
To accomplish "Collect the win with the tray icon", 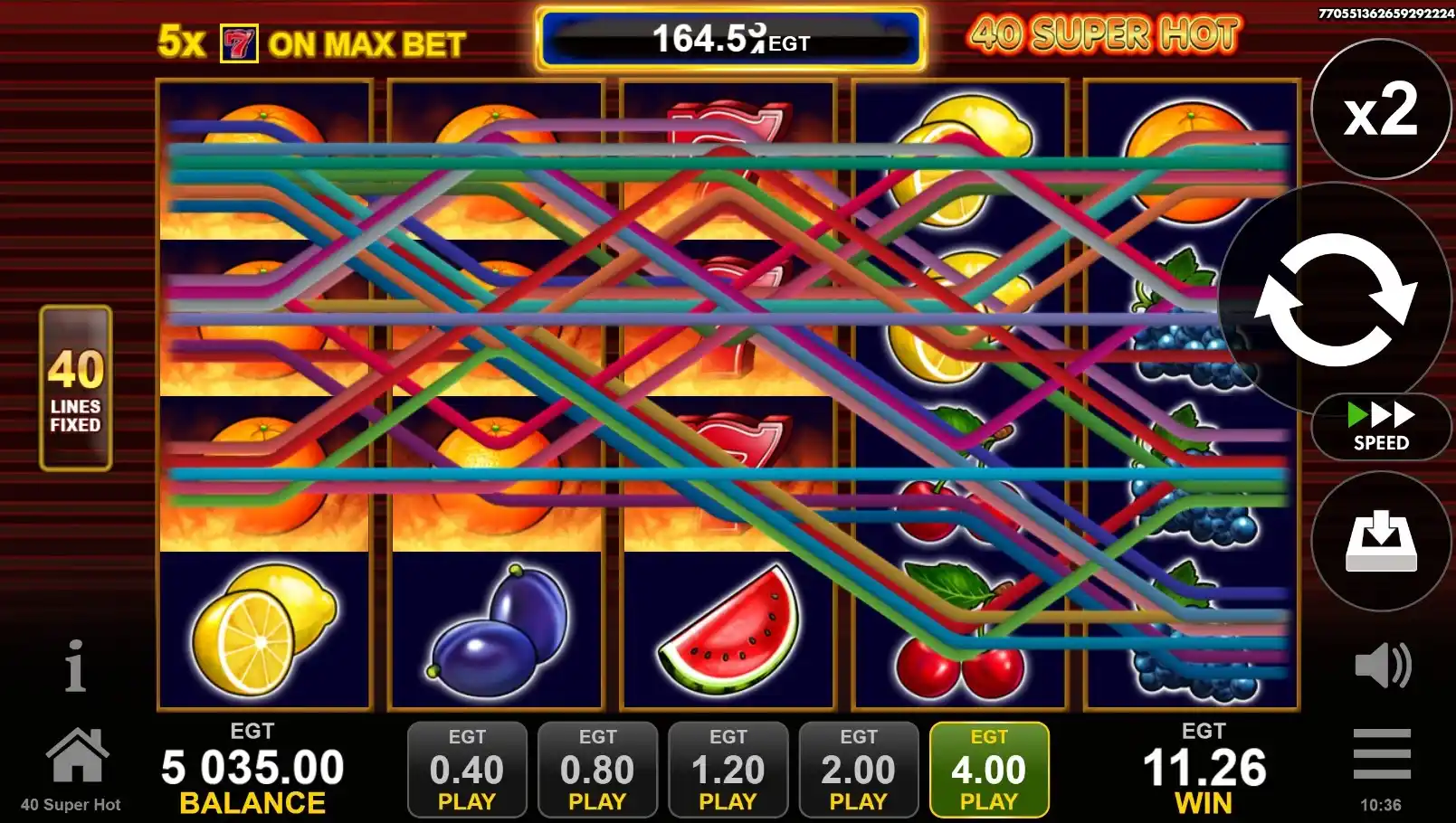I will pyautogui.click(x=1380, y=541).
